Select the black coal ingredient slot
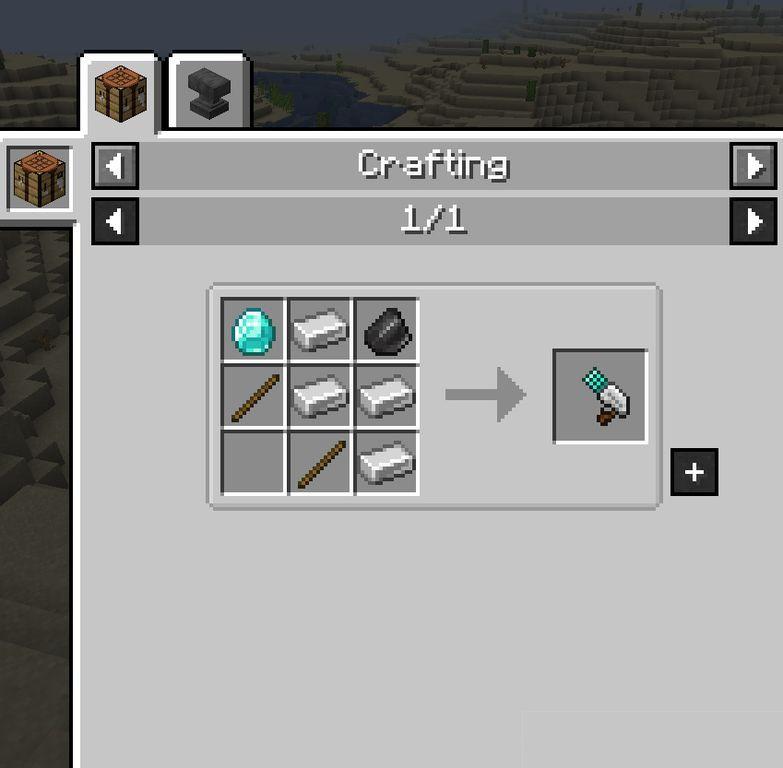Viewport: 783px width, 768px height. (386, 330)
